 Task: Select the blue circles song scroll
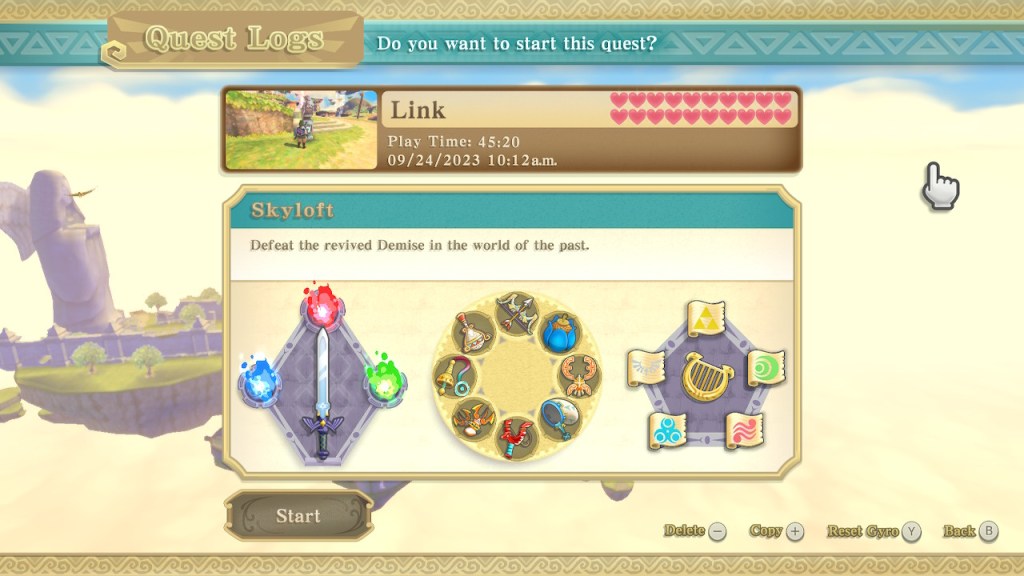coord(667,430)
